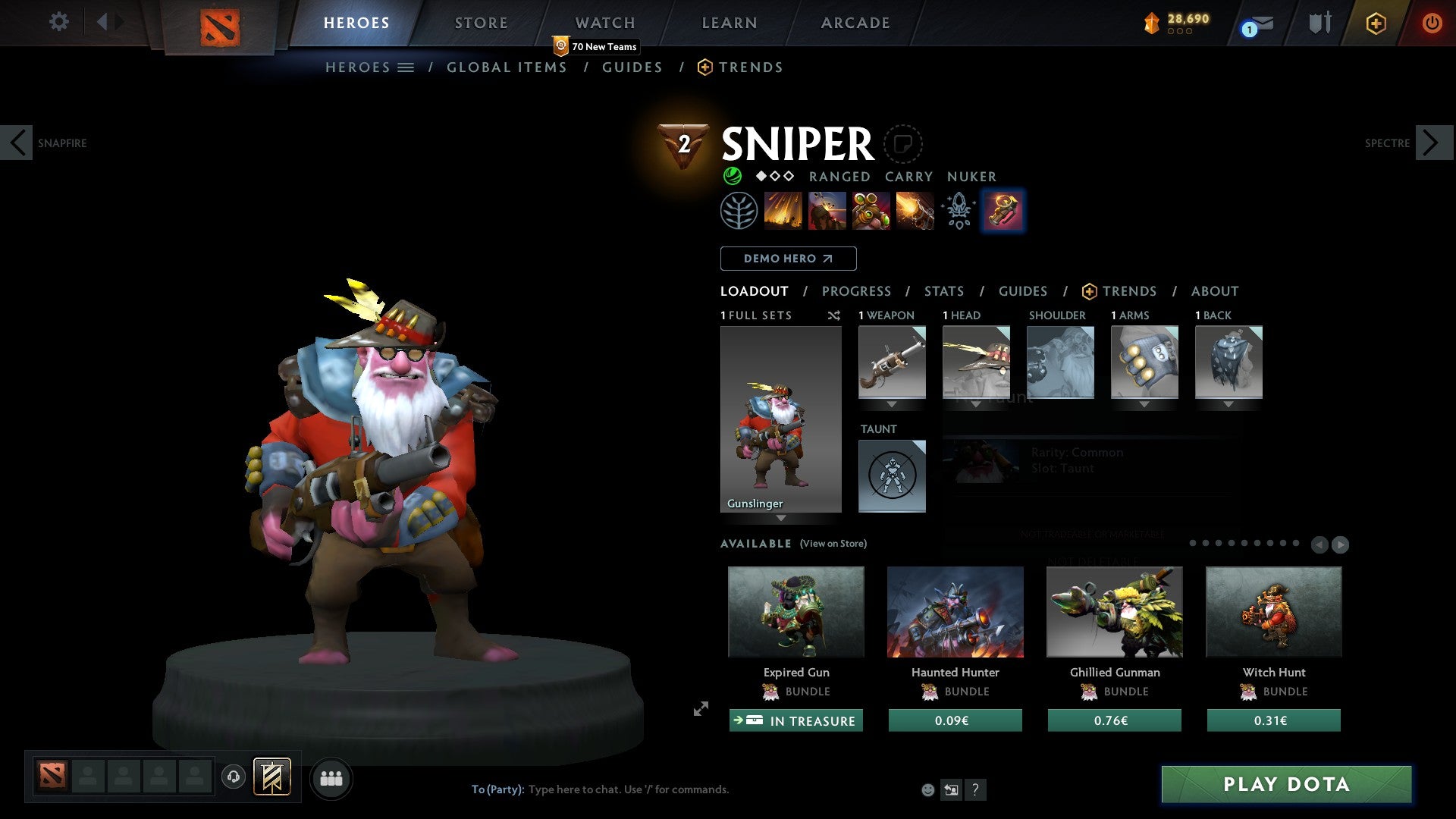Open the Taunt loadout slot
1456x819 pixels.
pyautogui.click(x=892, y=476)
